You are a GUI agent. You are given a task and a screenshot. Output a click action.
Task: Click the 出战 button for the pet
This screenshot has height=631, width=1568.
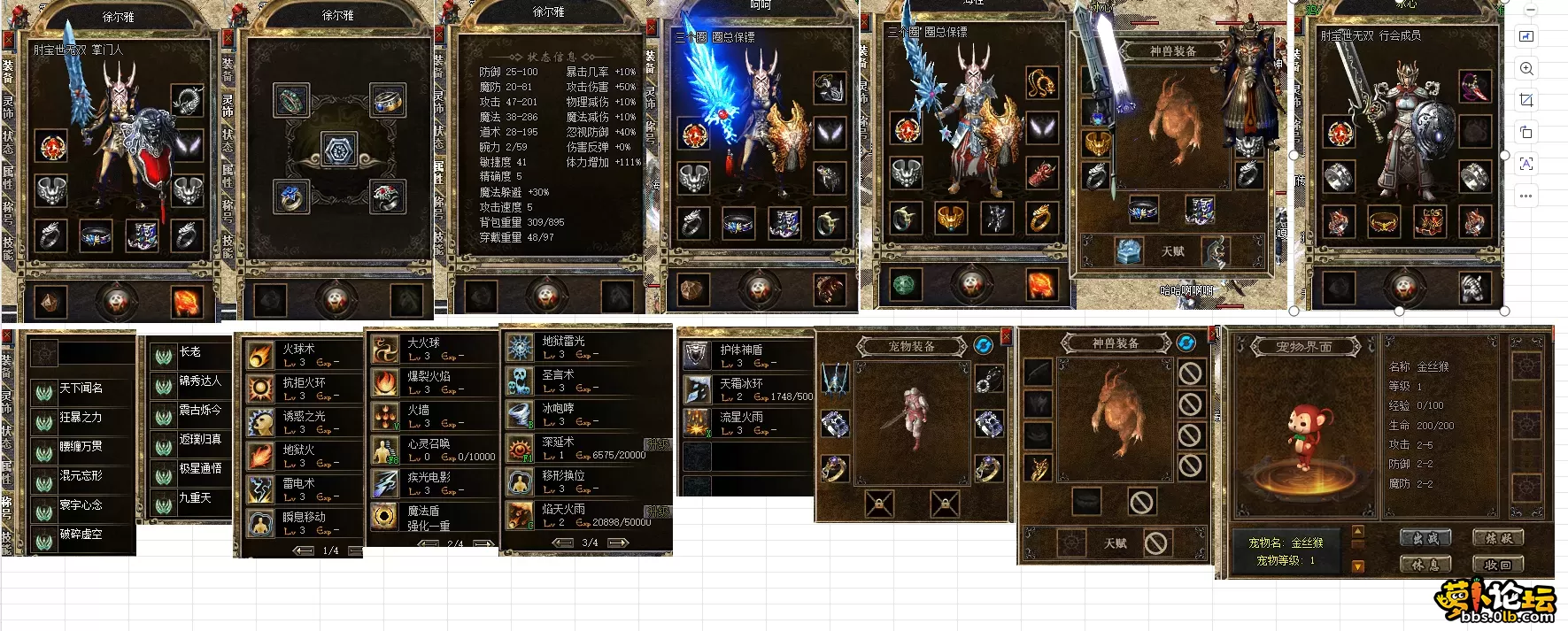tap(1425, 537)
